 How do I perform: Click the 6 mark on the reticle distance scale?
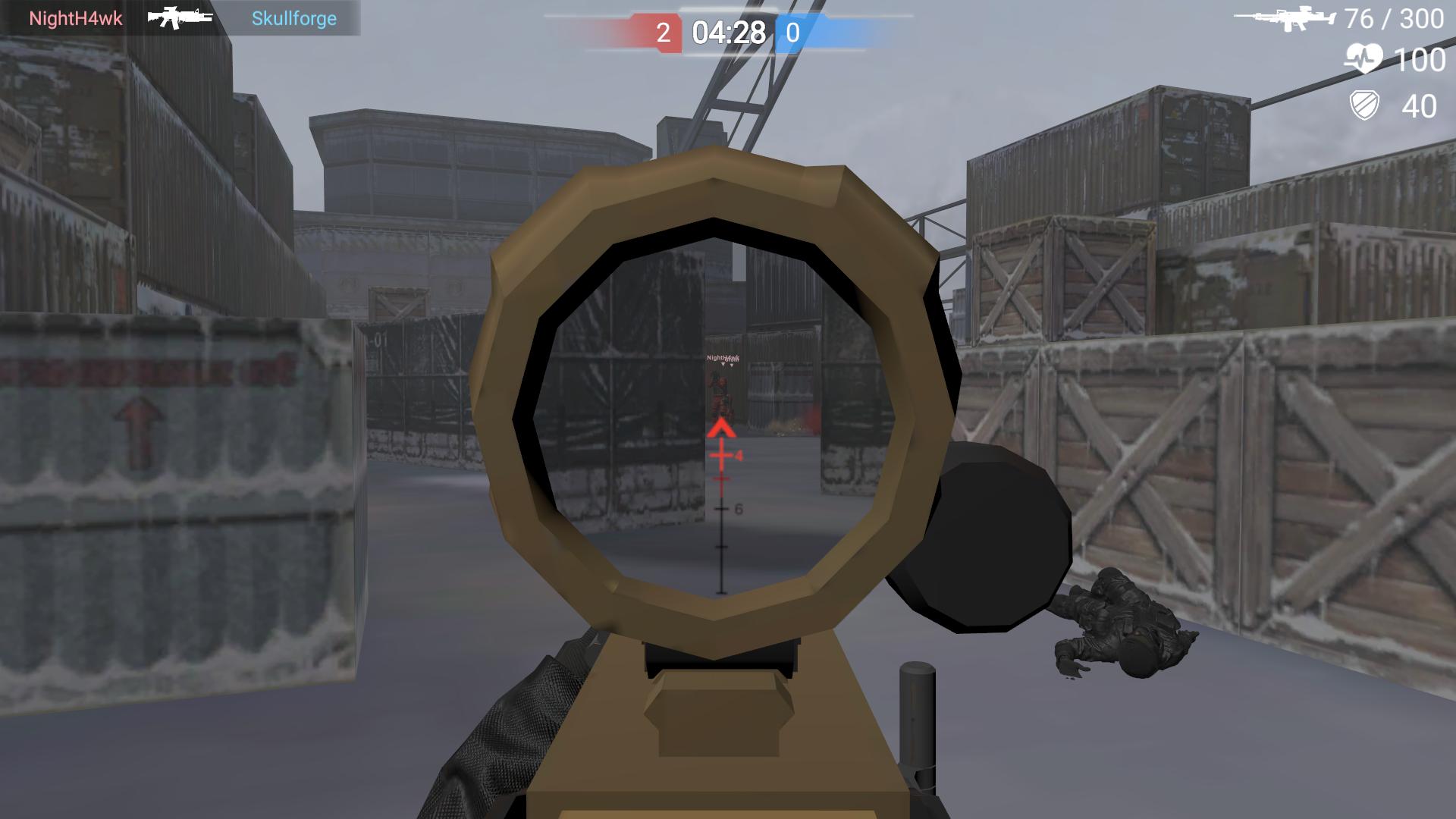[734, 509]
